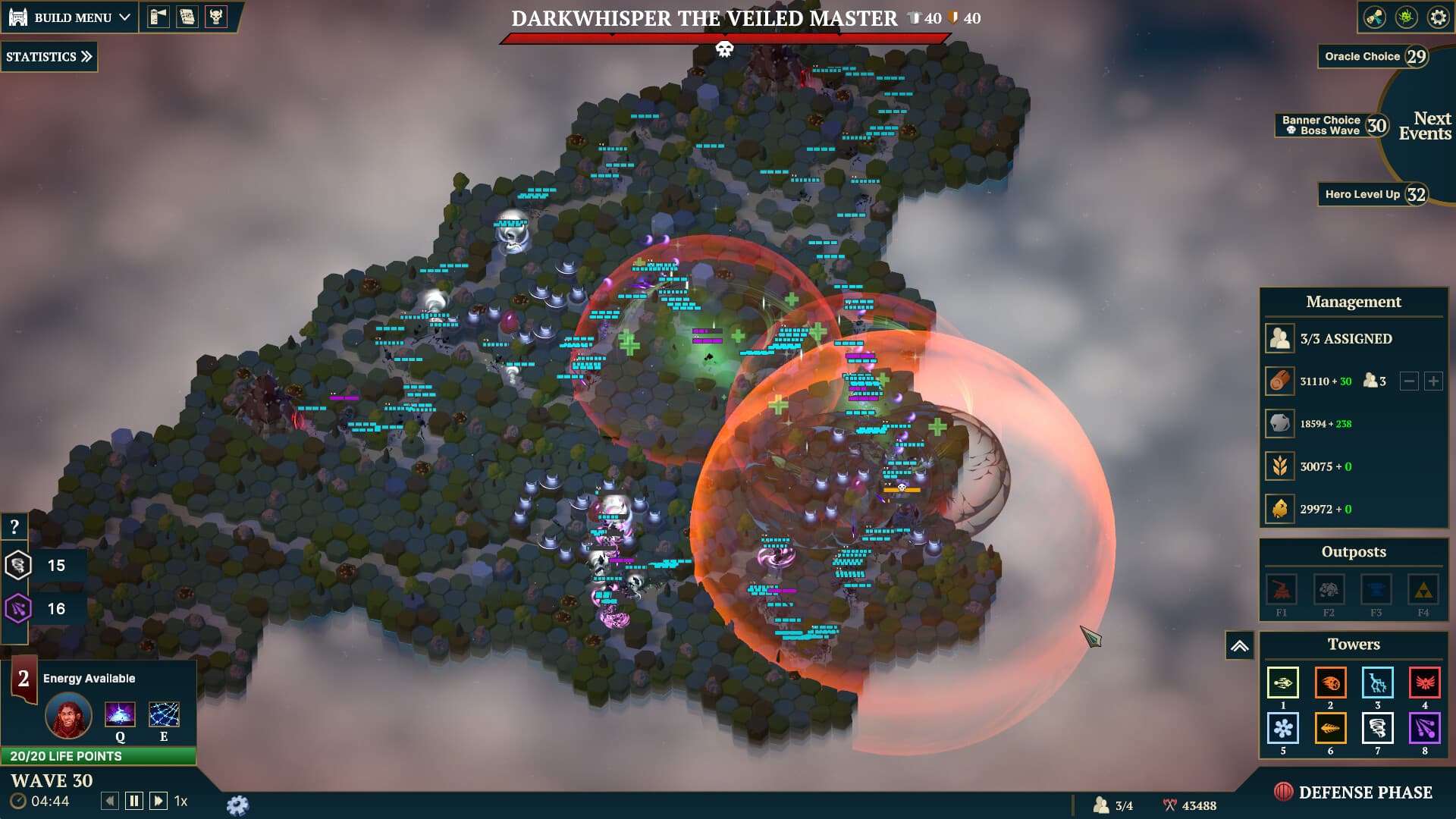Screen dimensions: 1456x819
Task: Open the question mark help panel
Action: 14,525
